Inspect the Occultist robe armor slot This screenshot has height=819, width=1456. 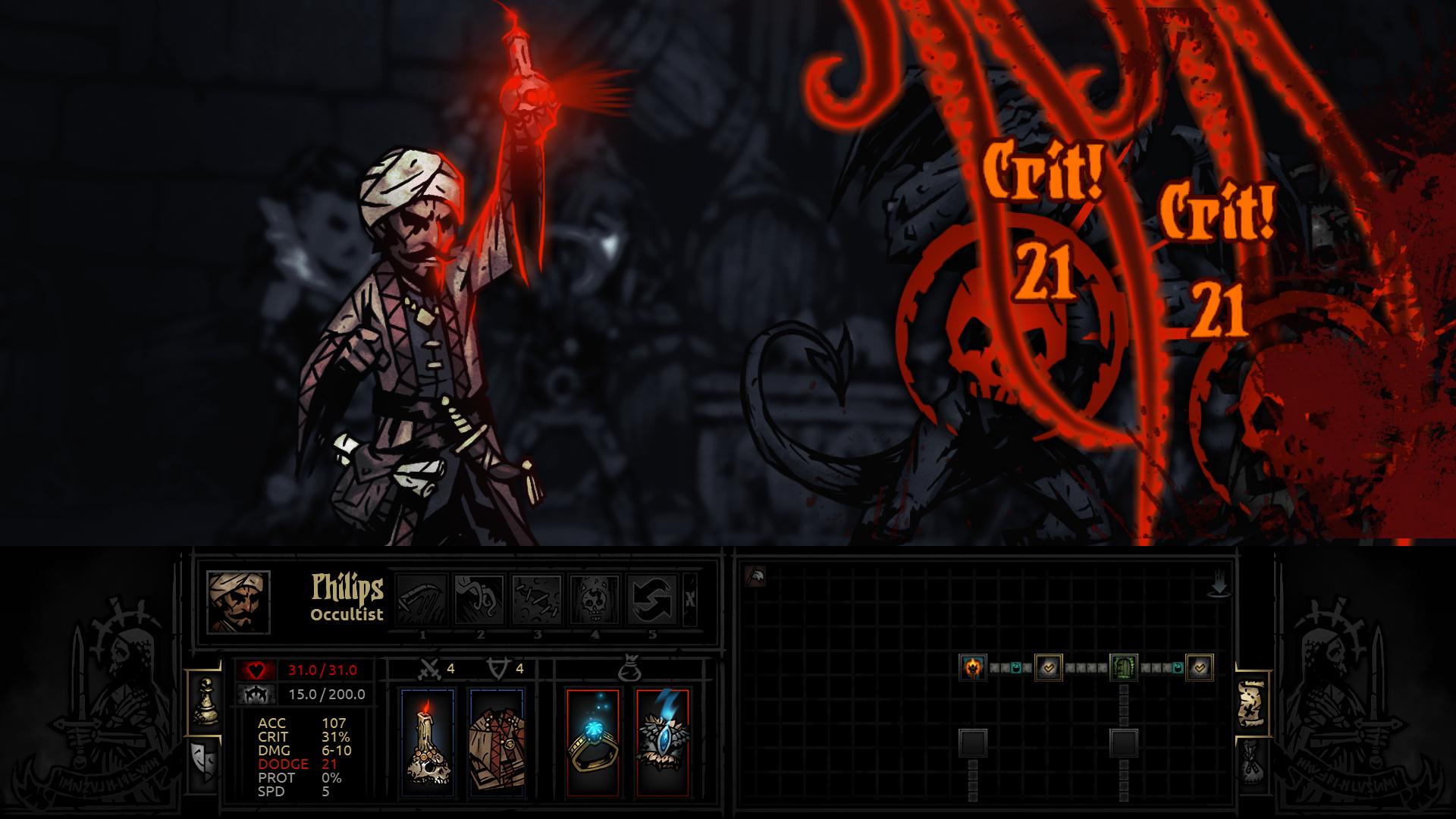pos(494,742)
